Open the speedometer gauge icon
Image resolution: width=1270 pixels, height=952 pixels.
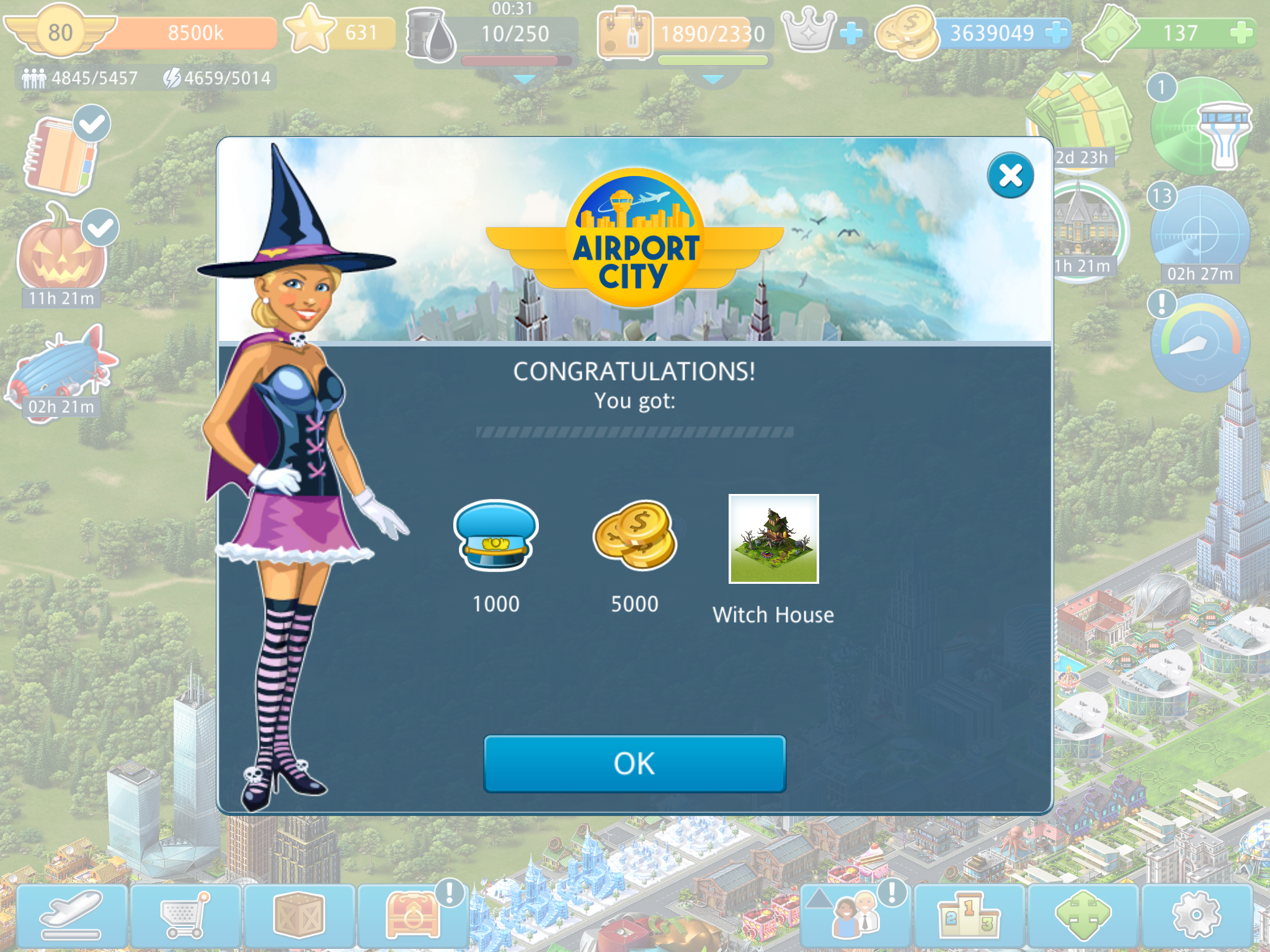click(1200, 343)
